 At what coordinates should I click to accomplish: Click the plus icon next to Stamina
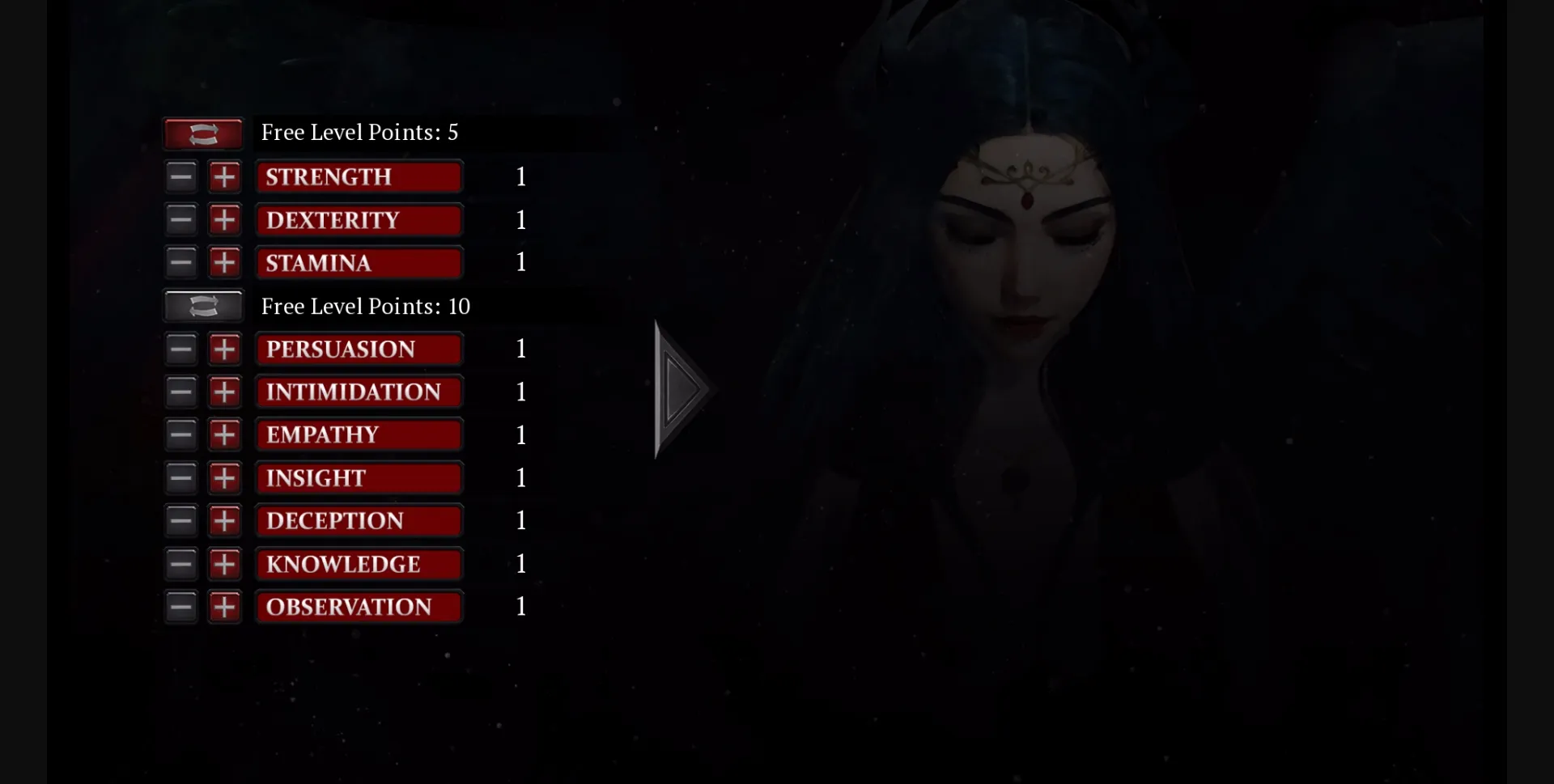tap(225, 262)
